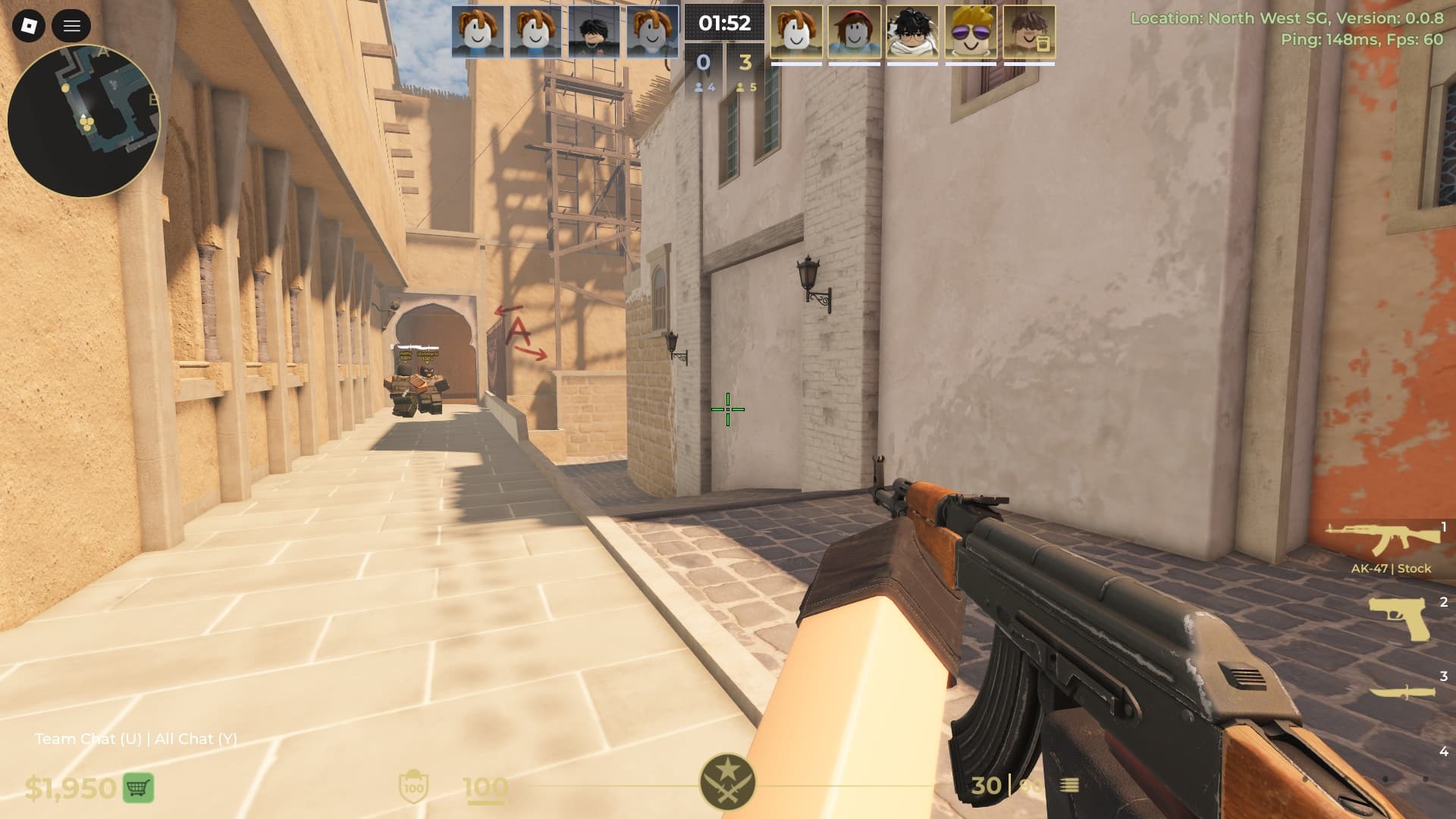Open the hamburger menu button
The width and height of the screenshot is (1456, 819).
point(72,27)
